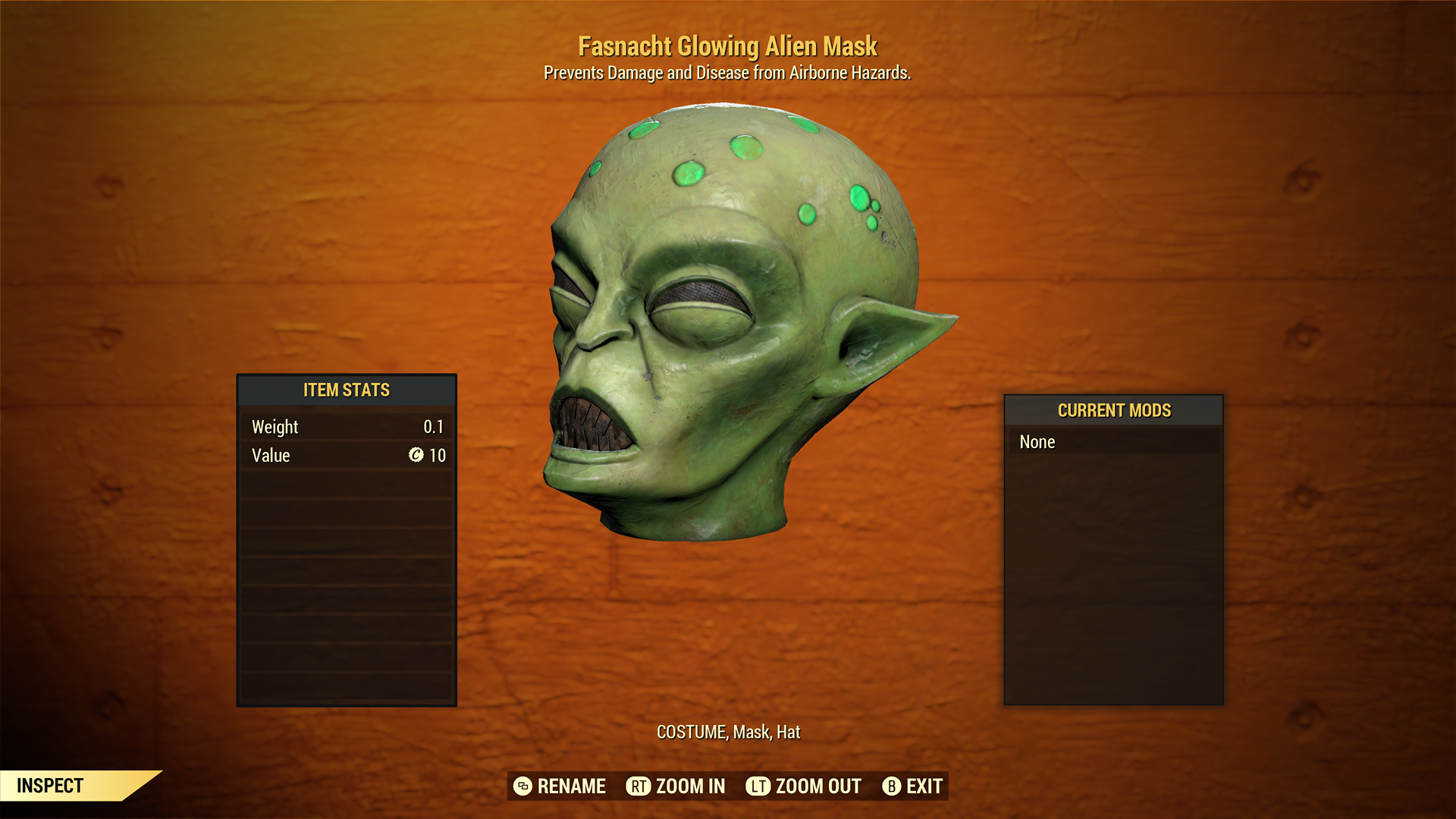Select the Weight stat row

[346, 426]
